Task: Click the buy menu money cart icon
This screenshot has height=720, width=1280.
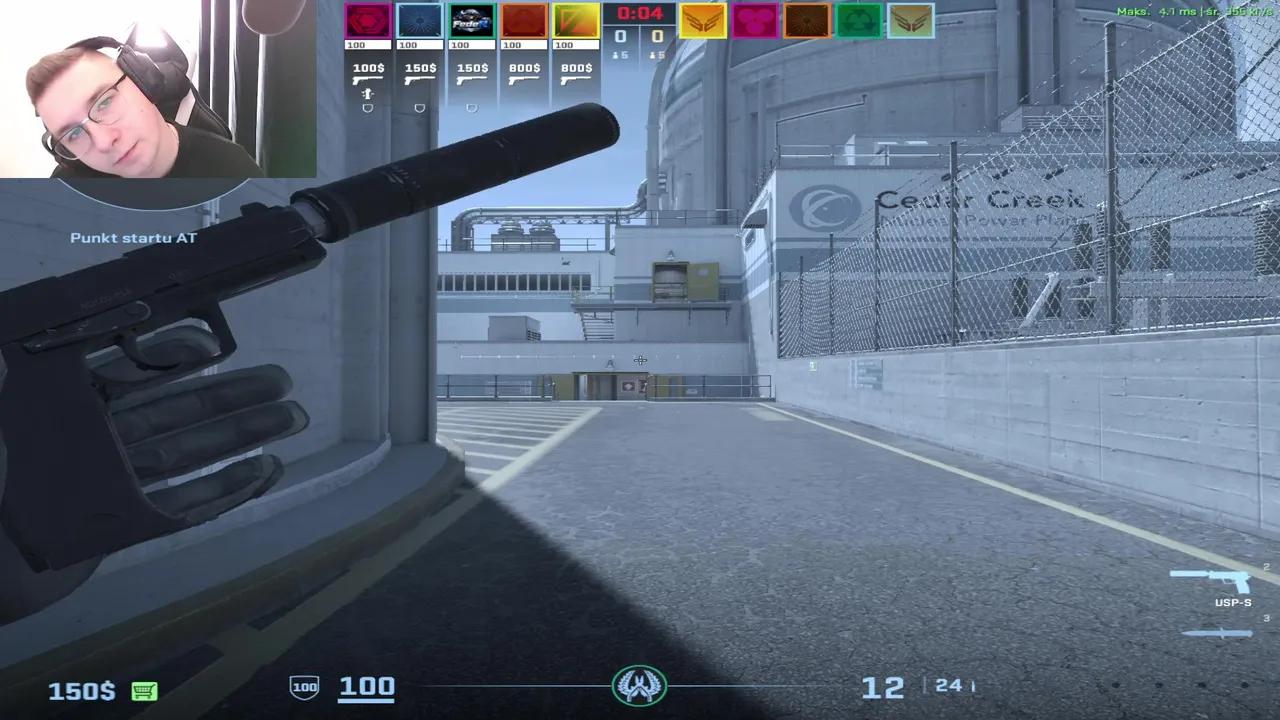Action: click(x=145, y=690)
